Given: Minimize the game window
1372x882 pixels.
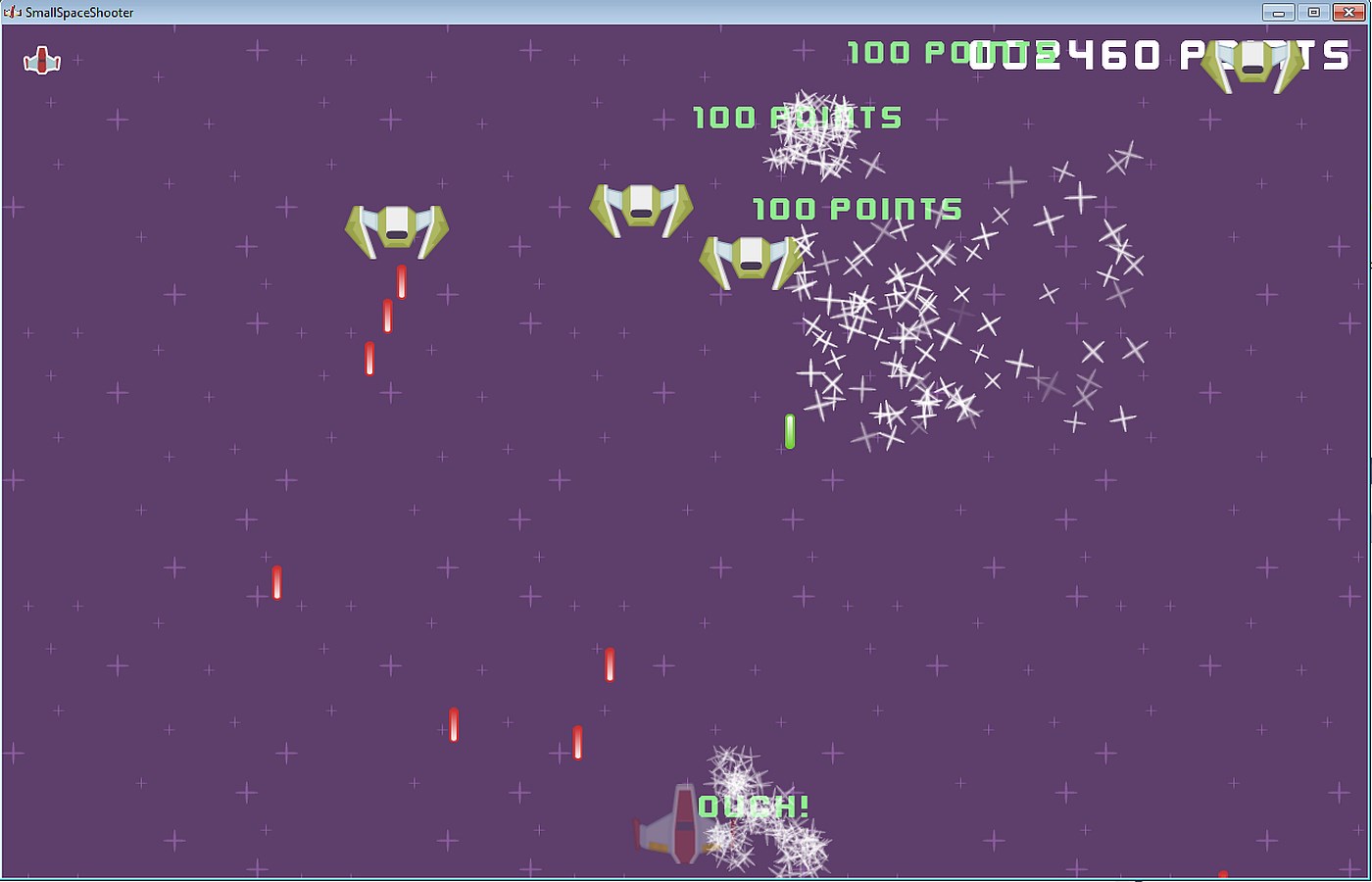Looking at the screenshot, I should 1278,12.
